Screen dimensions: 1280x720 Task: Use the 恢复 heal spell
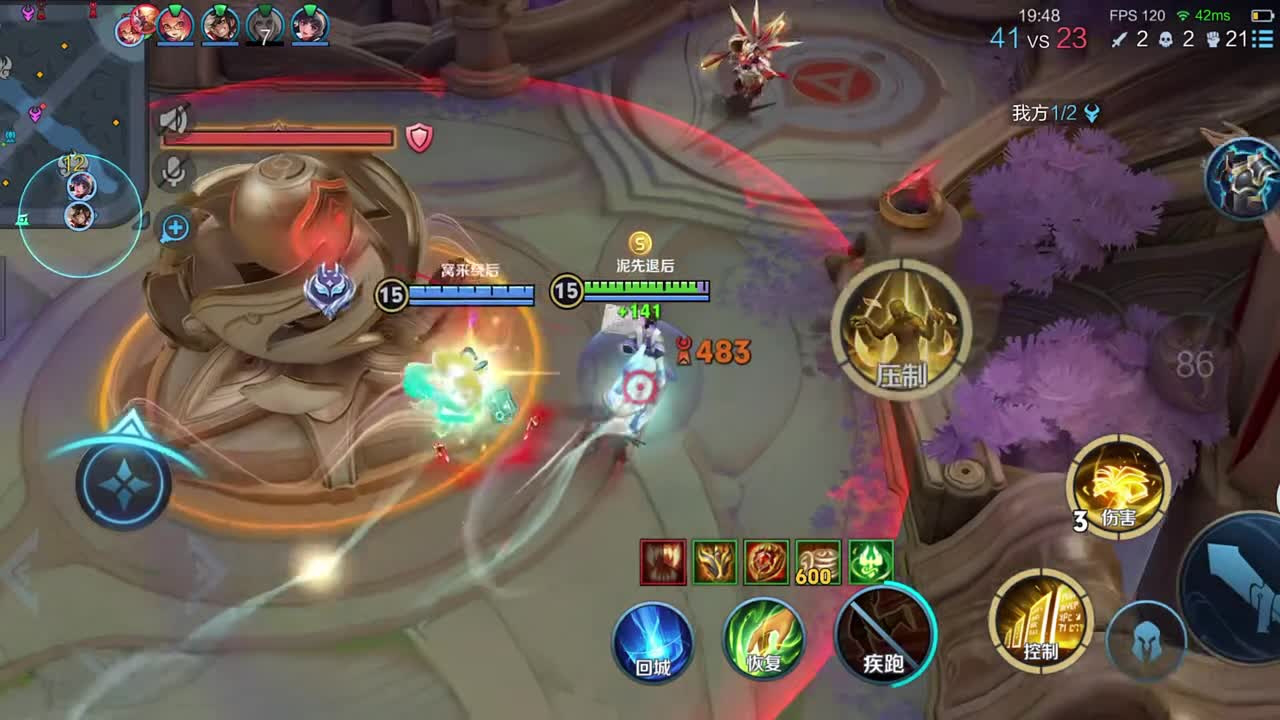765,642
